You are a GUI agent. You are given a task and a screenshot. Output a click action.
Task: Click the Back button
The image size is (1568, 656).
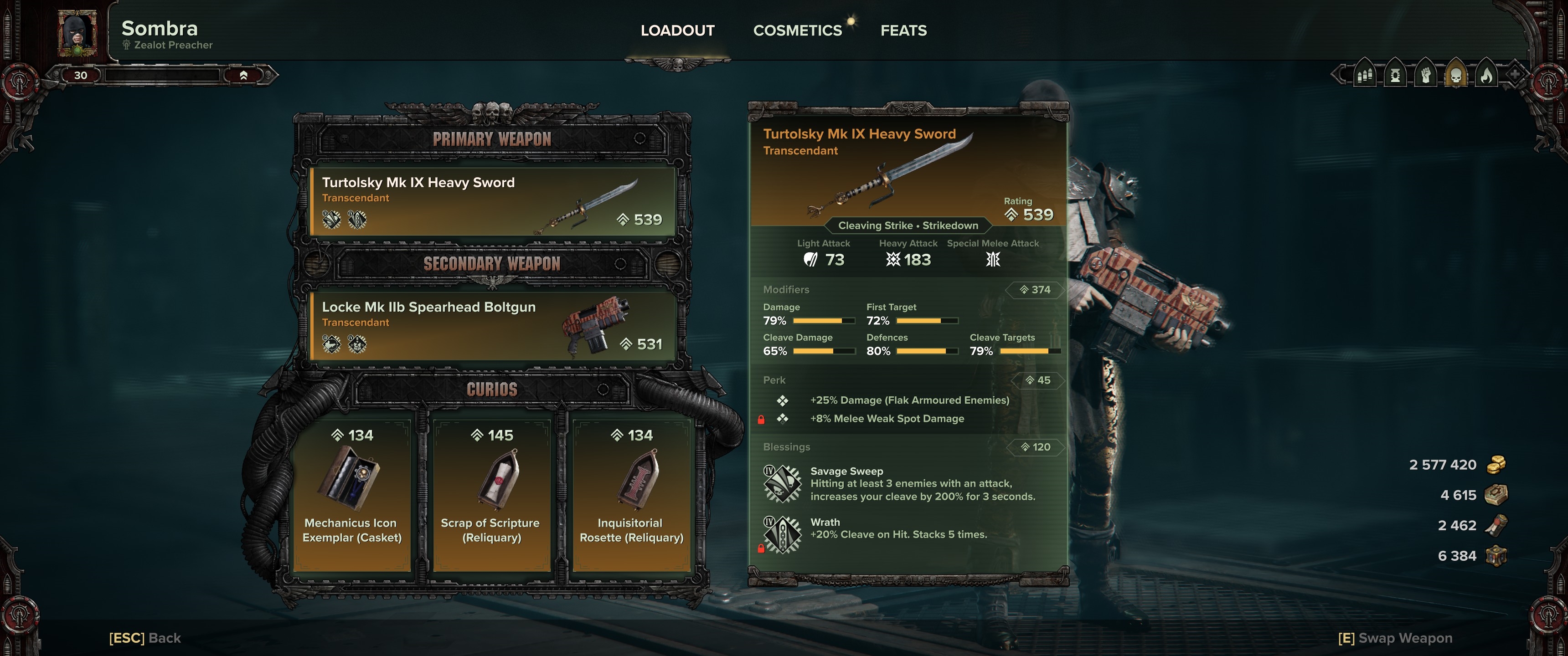145,638
